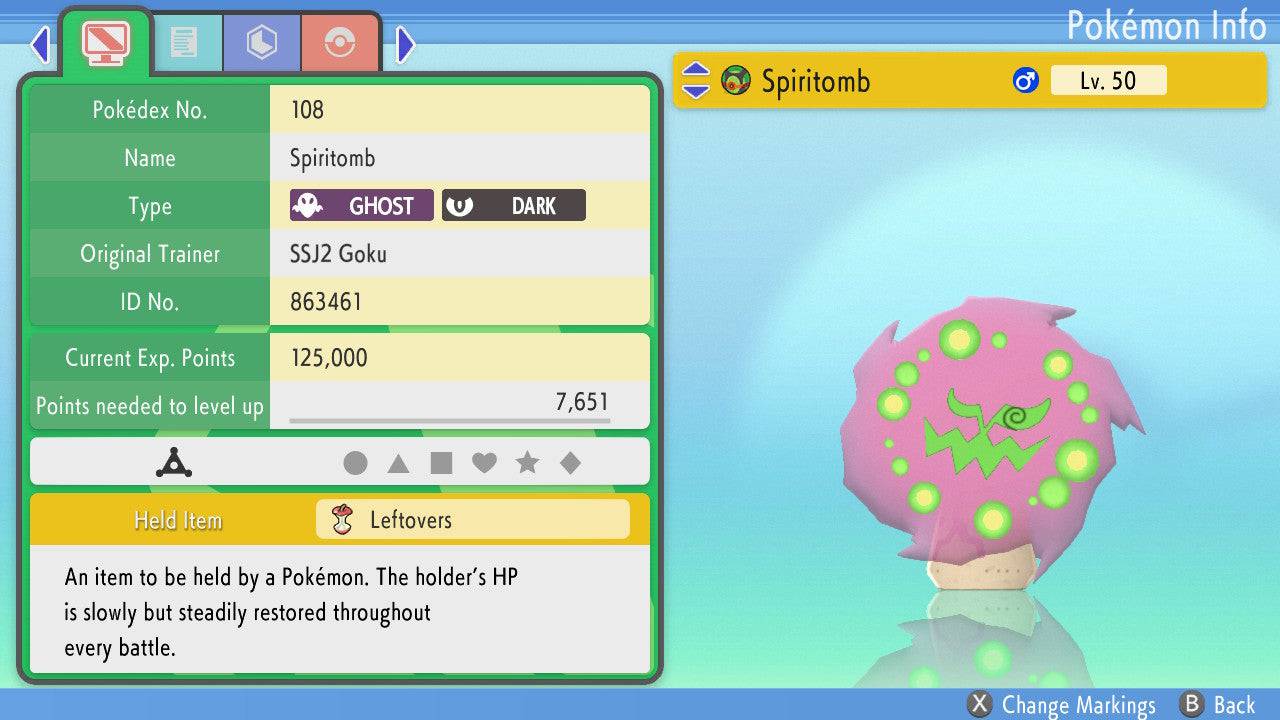The width and height of the screenshot is (1280, 720).
Task: Switch to the trainer memo tab
Action: (x=183, y=42)
